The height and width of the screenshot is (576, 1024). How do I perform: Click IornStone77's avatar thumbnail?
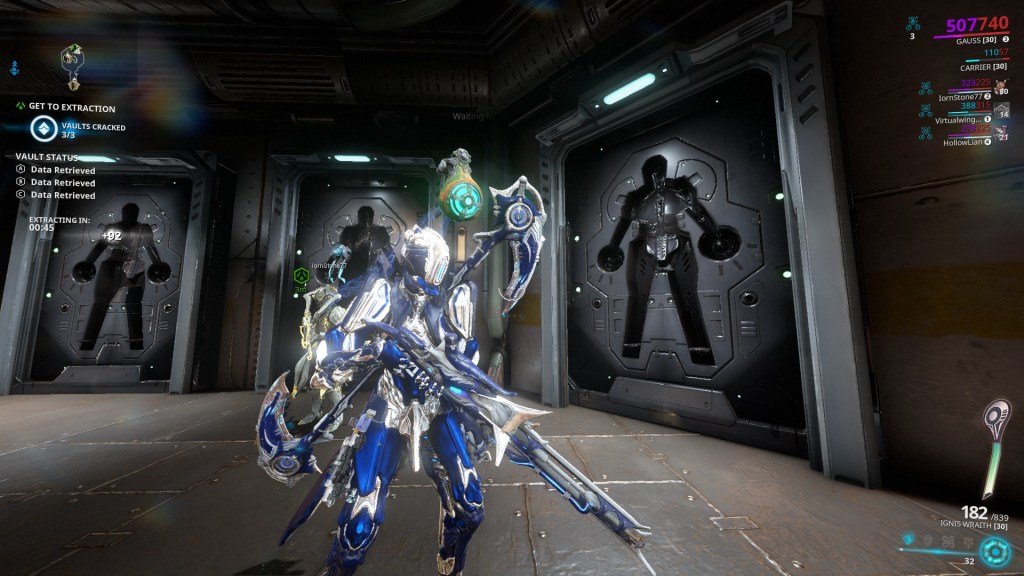[x=1001, y=86]
